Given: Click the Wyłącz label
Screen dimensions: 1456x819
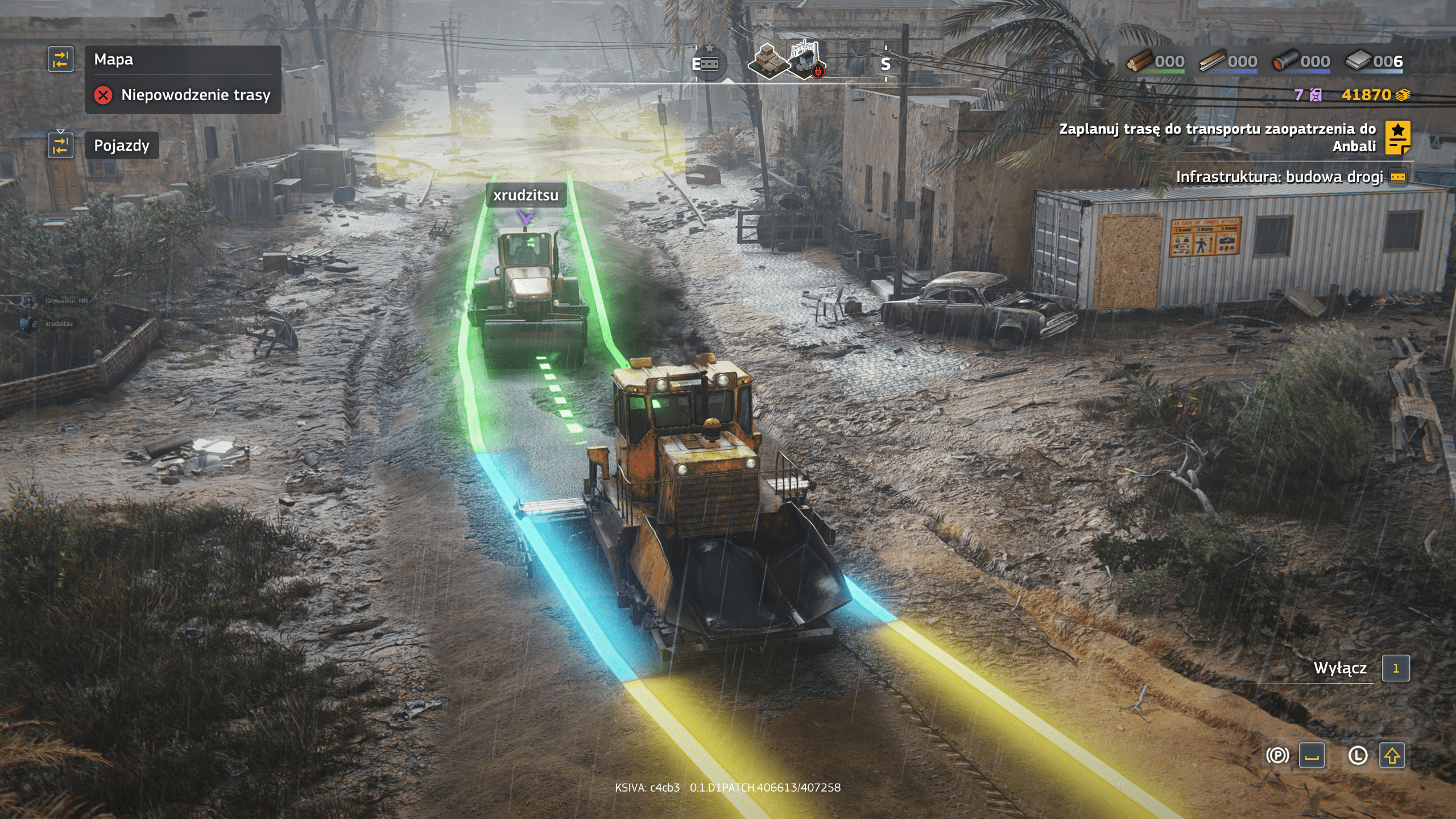Looking at the screenshot, I should (1339, 668).
